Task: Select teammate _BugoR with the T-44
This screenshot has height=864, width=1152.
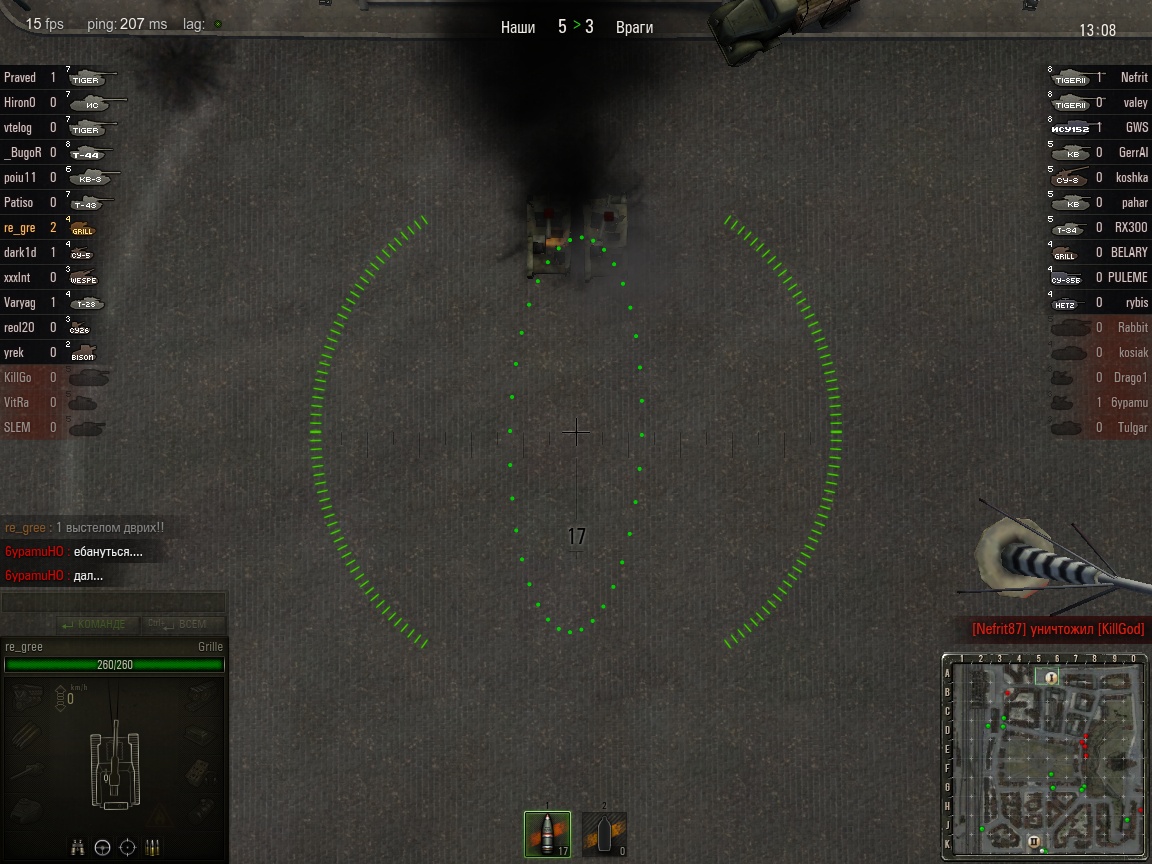Action: 22,152
